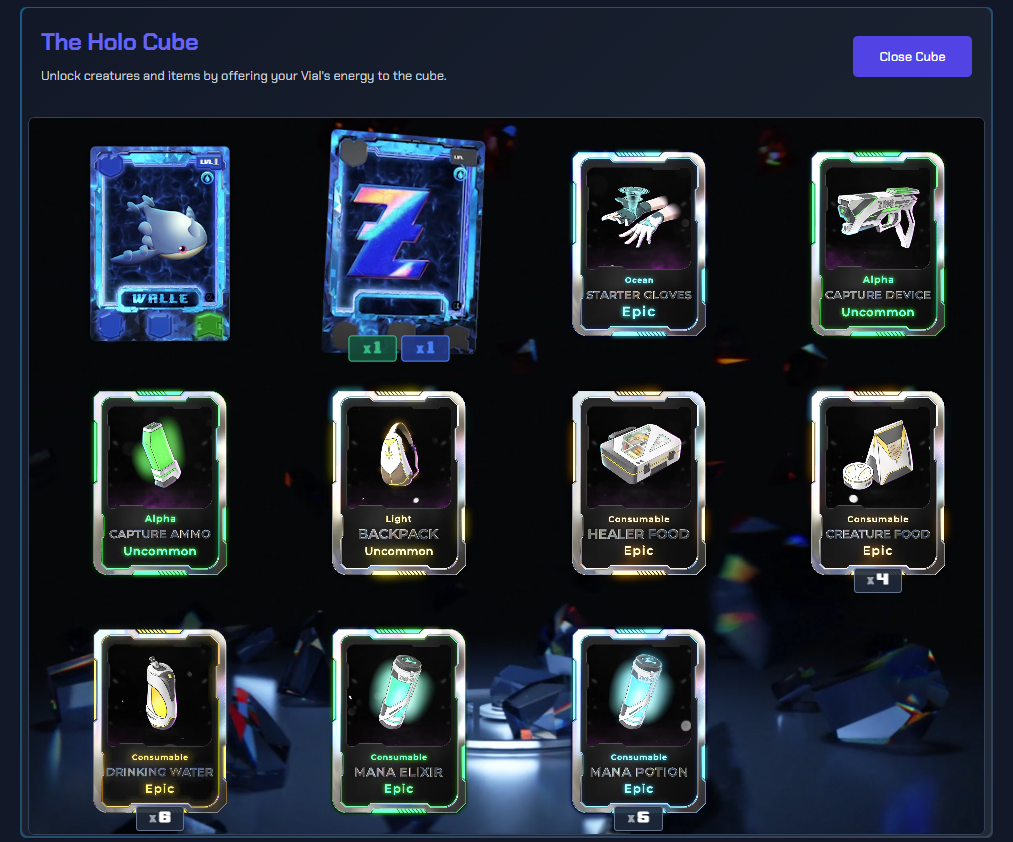This screenshot has height=842, width=1013.
Task: Choose the Healer Food card
Action: tap(639, 482)
